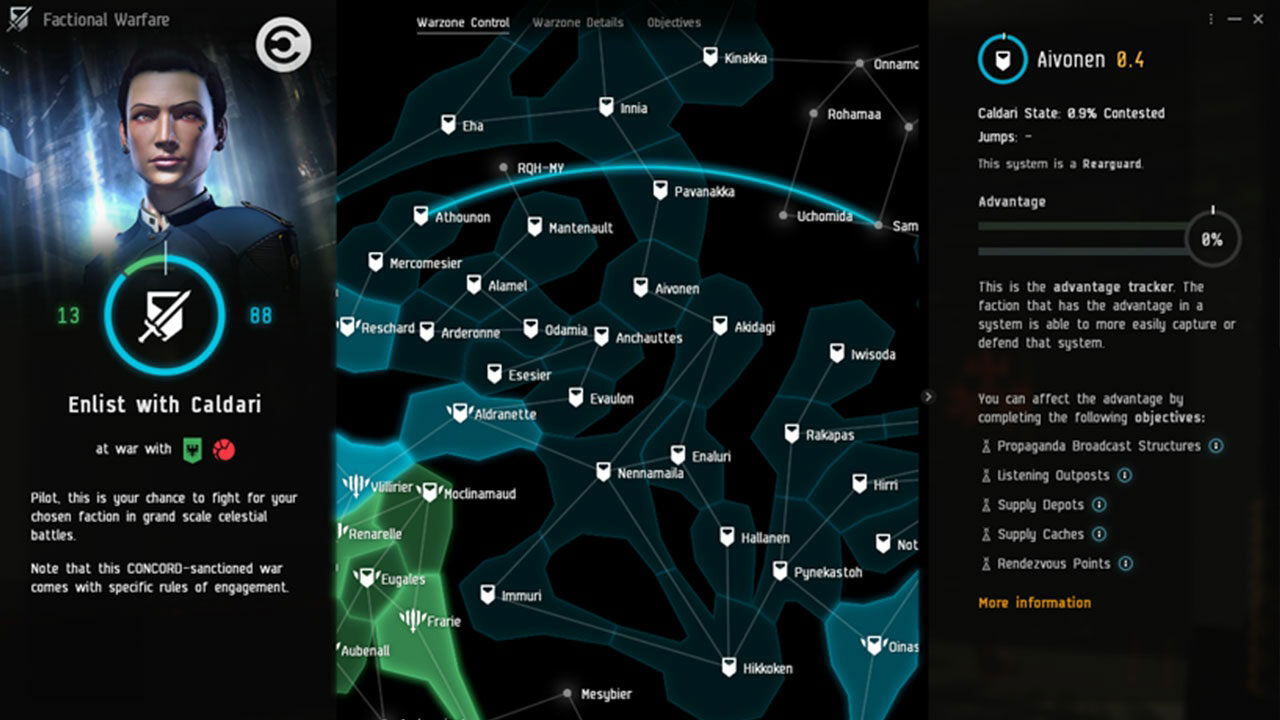Open the Supply Depots info icon
The height and width of the screenshot is (720, 1280).
[1099, 505]
